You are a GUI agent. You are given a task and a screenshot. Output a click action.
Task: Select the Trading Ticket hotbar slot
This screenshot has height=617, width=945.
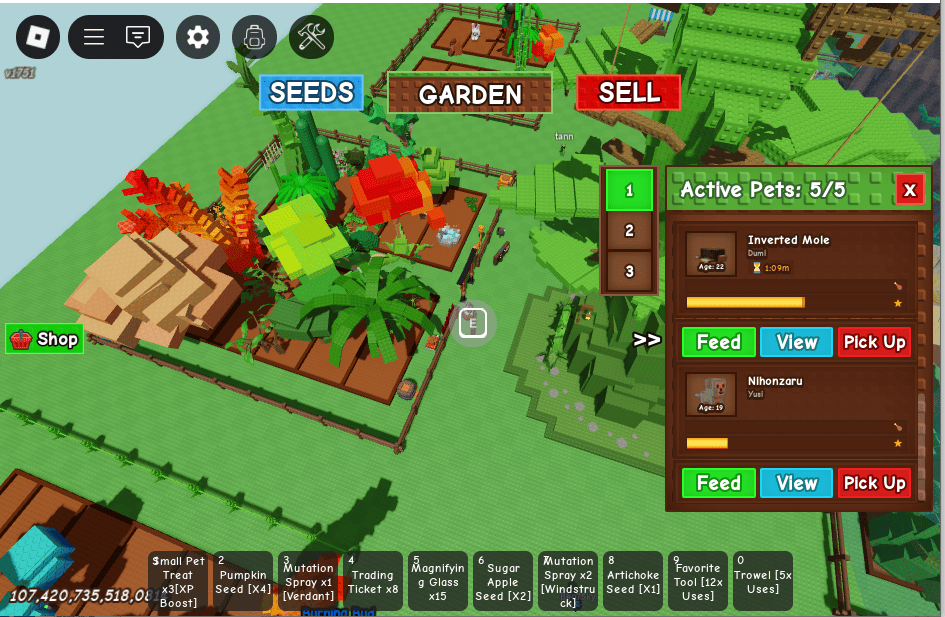[373, 581]
